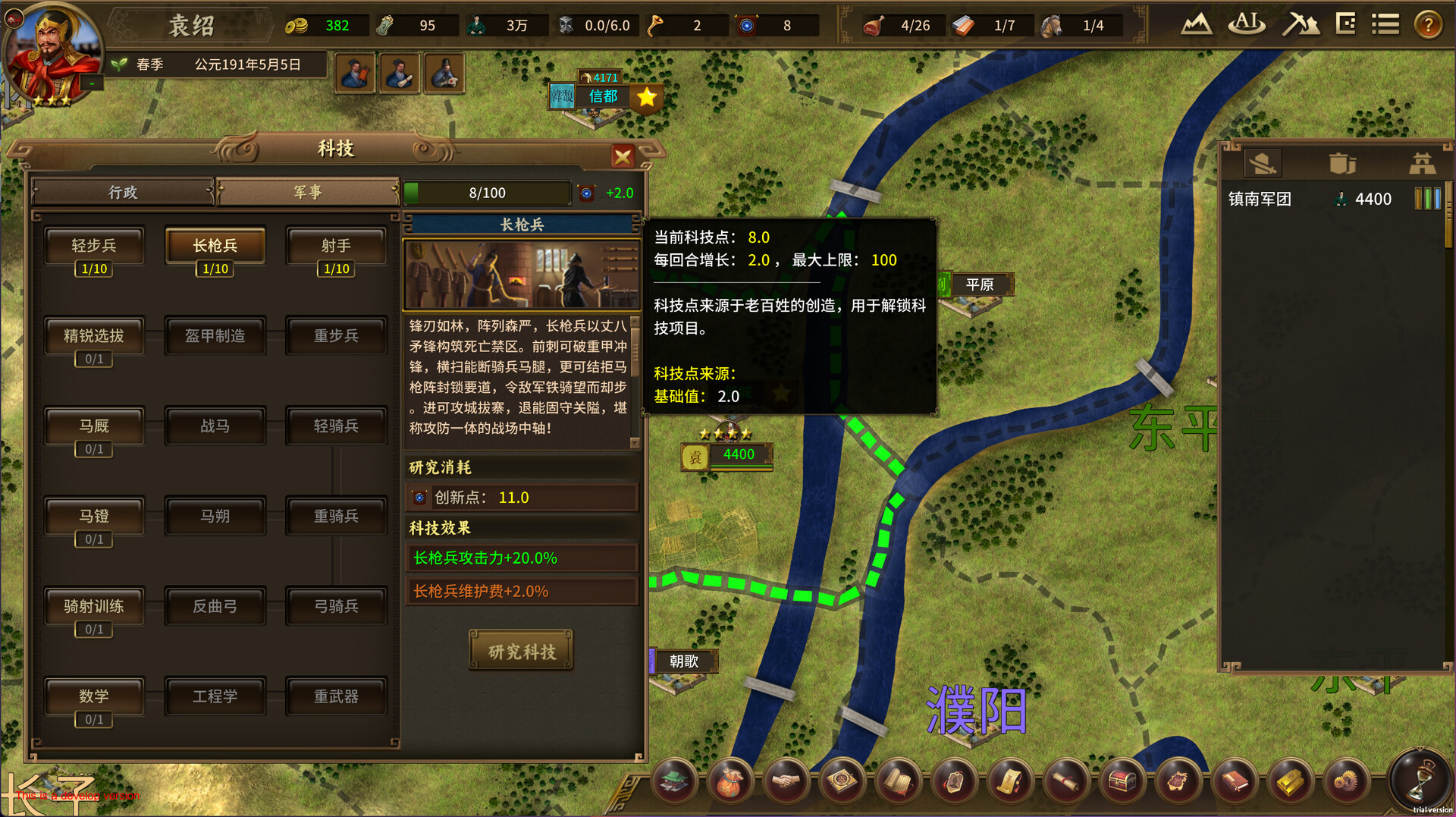
Task: Click the treasure chest icon in bottom bar
Action: pyautogui.click(x=1123, y=781)
